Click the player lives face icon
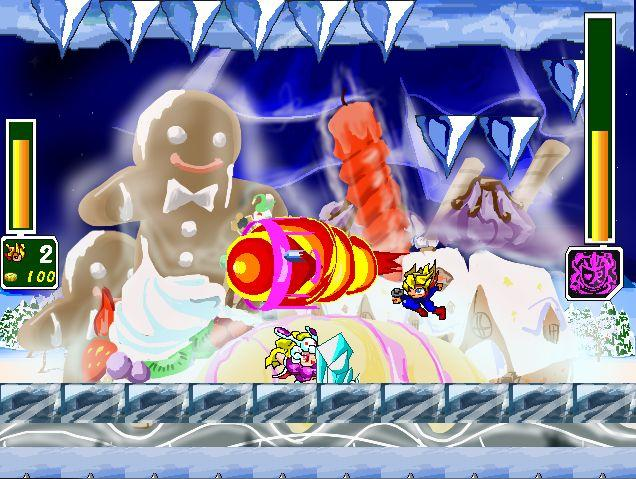636x479 pixels. tap(16, 250)
